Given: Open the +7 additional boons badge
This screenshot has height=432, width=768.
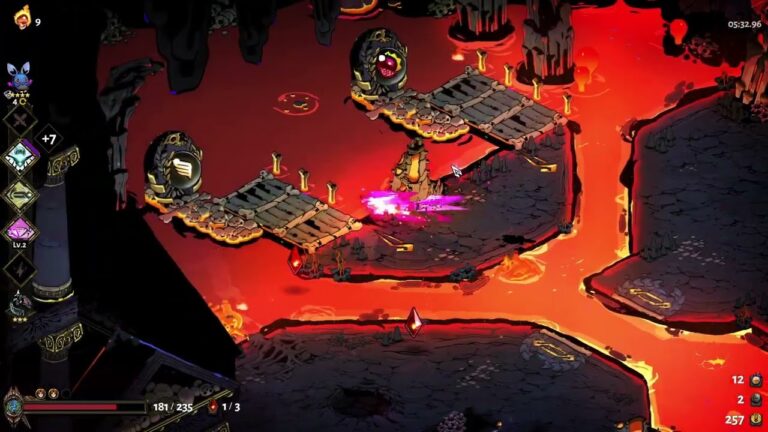Looking at the screenshot, I should [x=50, y=137].
